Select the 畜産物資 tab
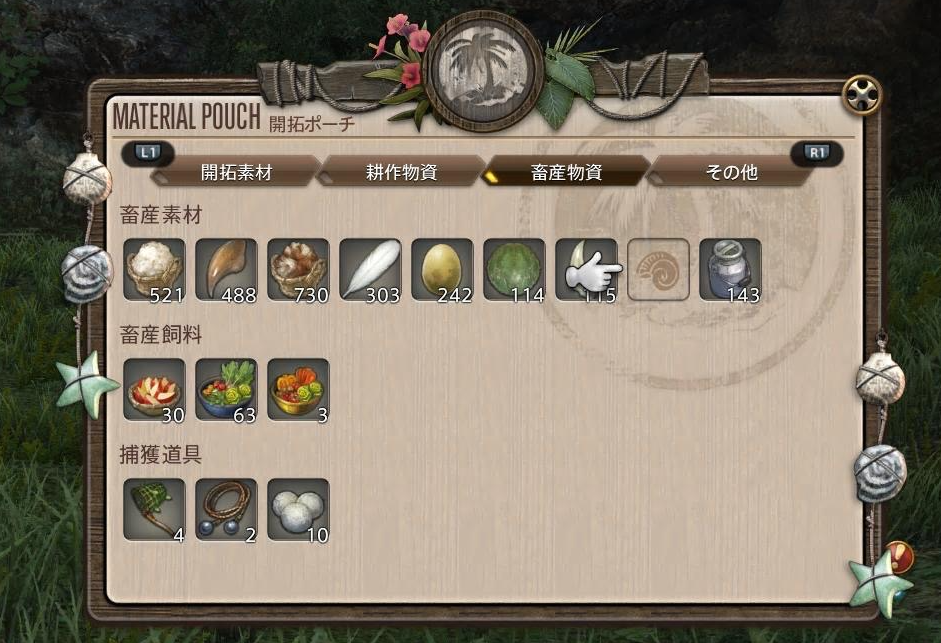The height and width of the screenshot is (643, 941). (x=566, y=171)
